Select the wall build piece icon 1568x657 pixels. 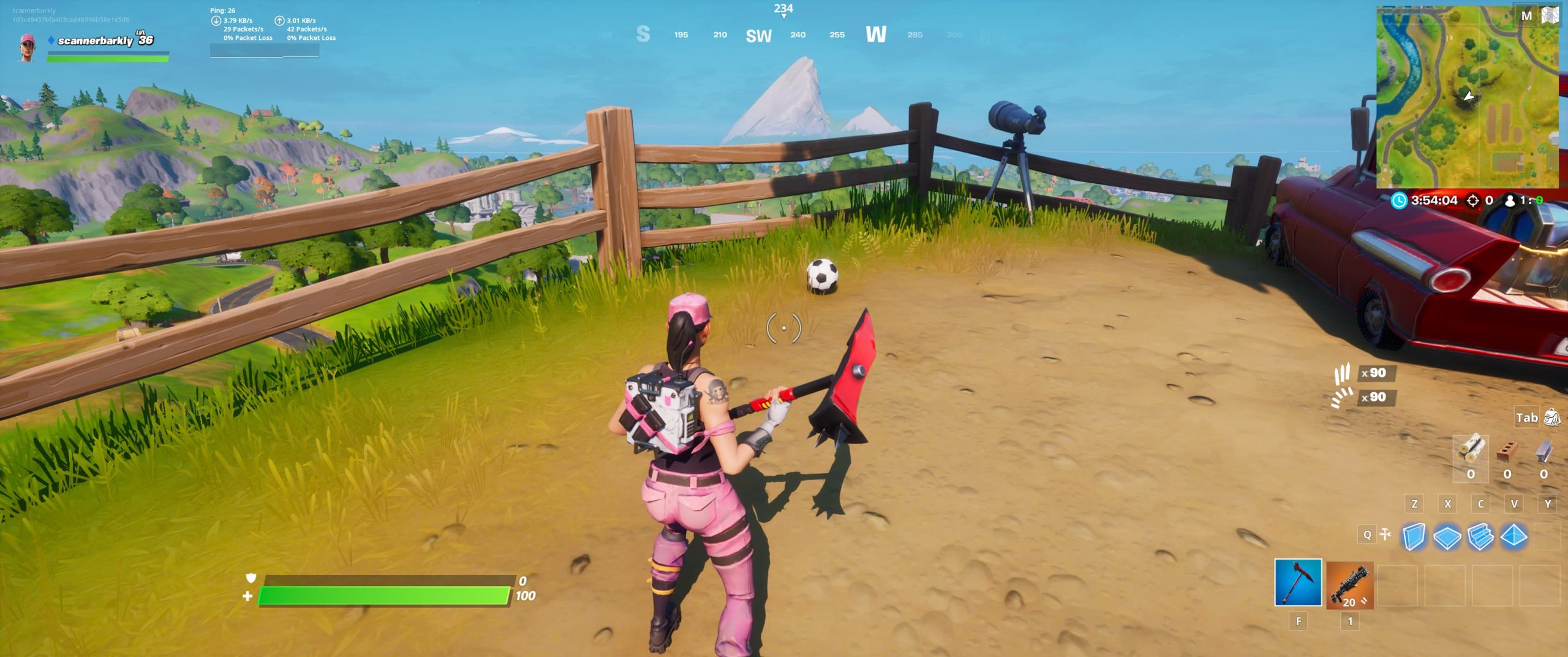[x=1415, y=536]
